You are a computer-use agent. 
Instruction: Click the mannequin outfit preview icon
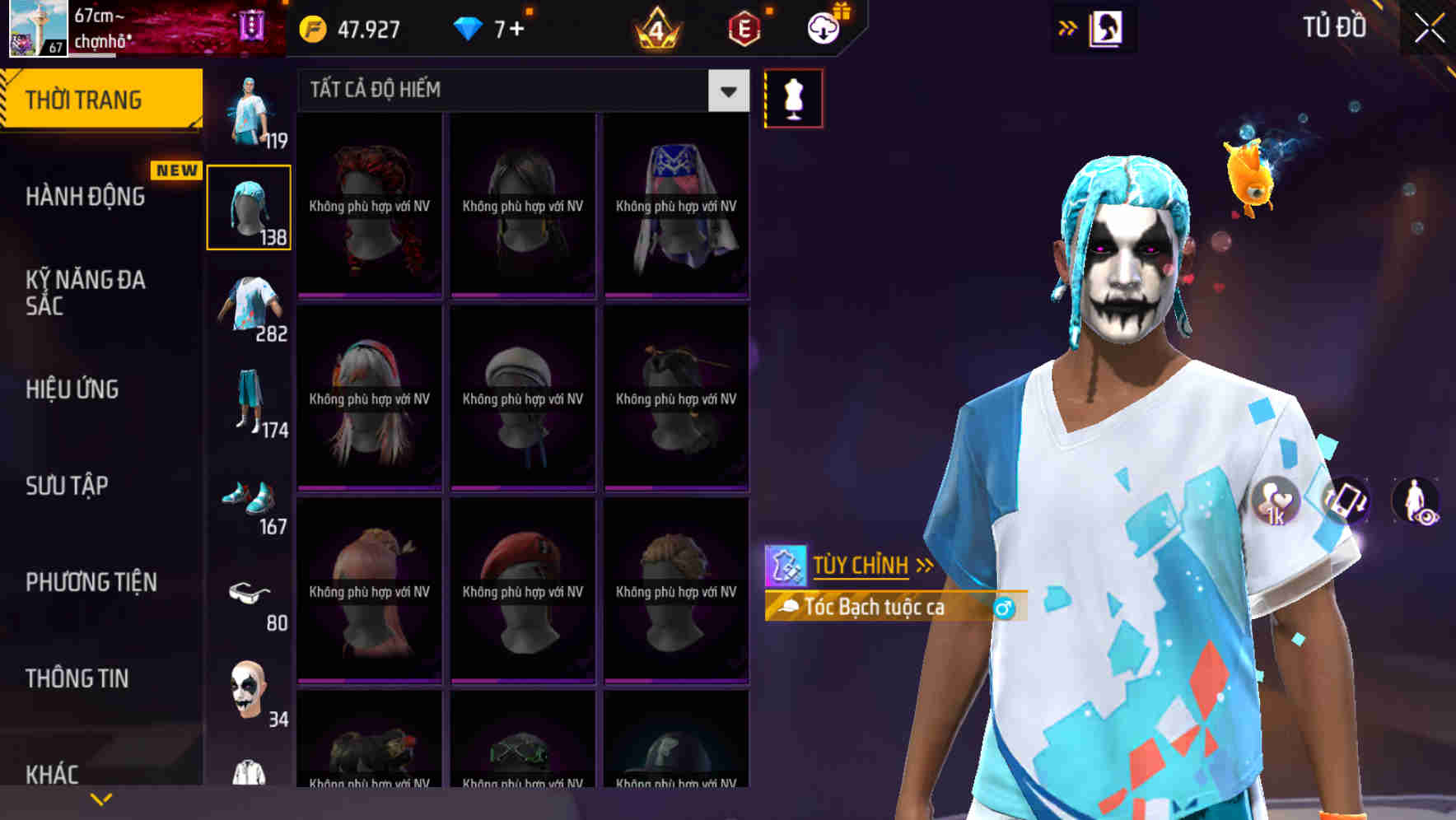point(793,97)
